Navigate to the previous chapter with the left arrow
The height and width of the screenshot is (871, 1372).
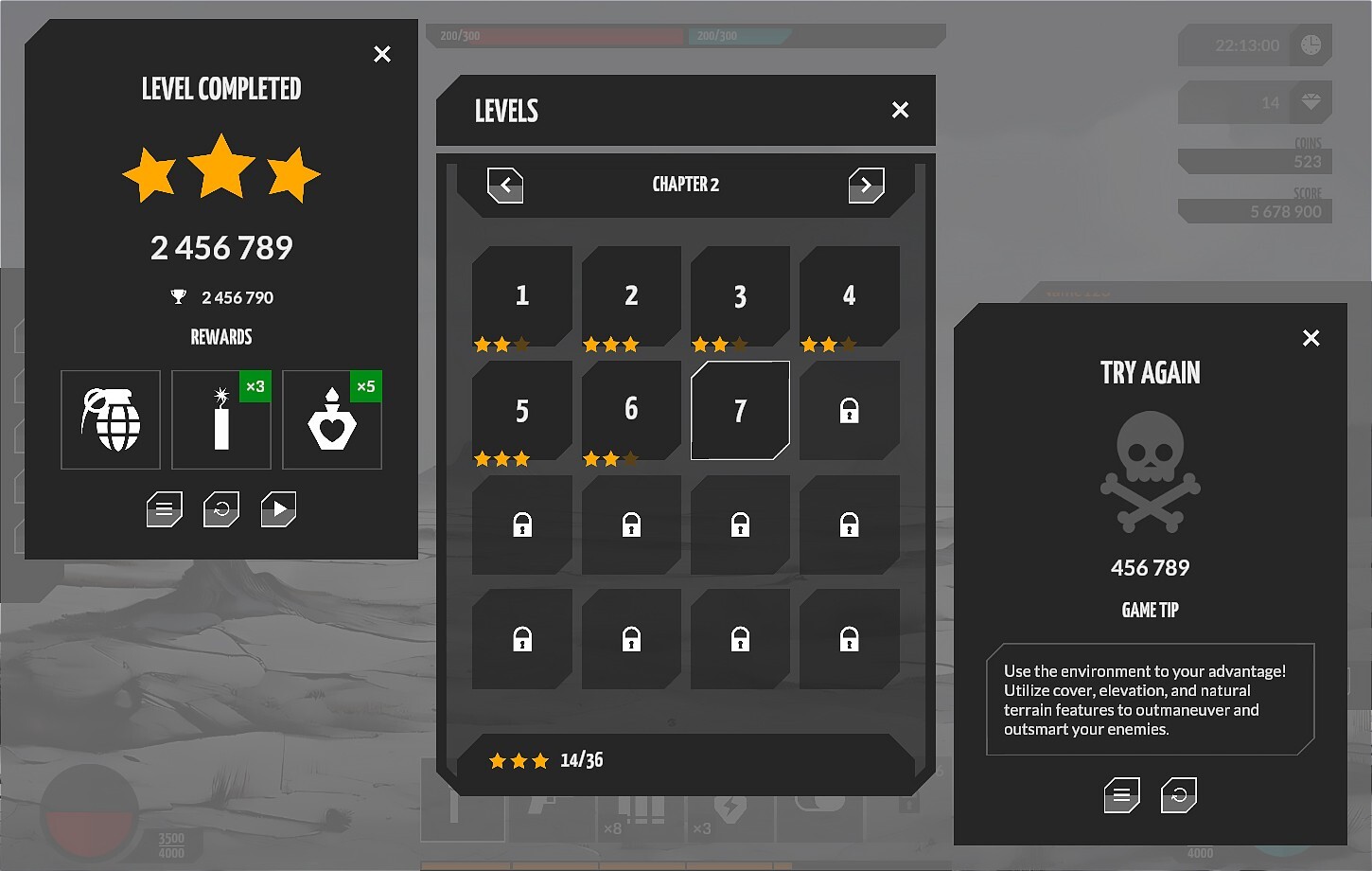(x=505, y=186)
